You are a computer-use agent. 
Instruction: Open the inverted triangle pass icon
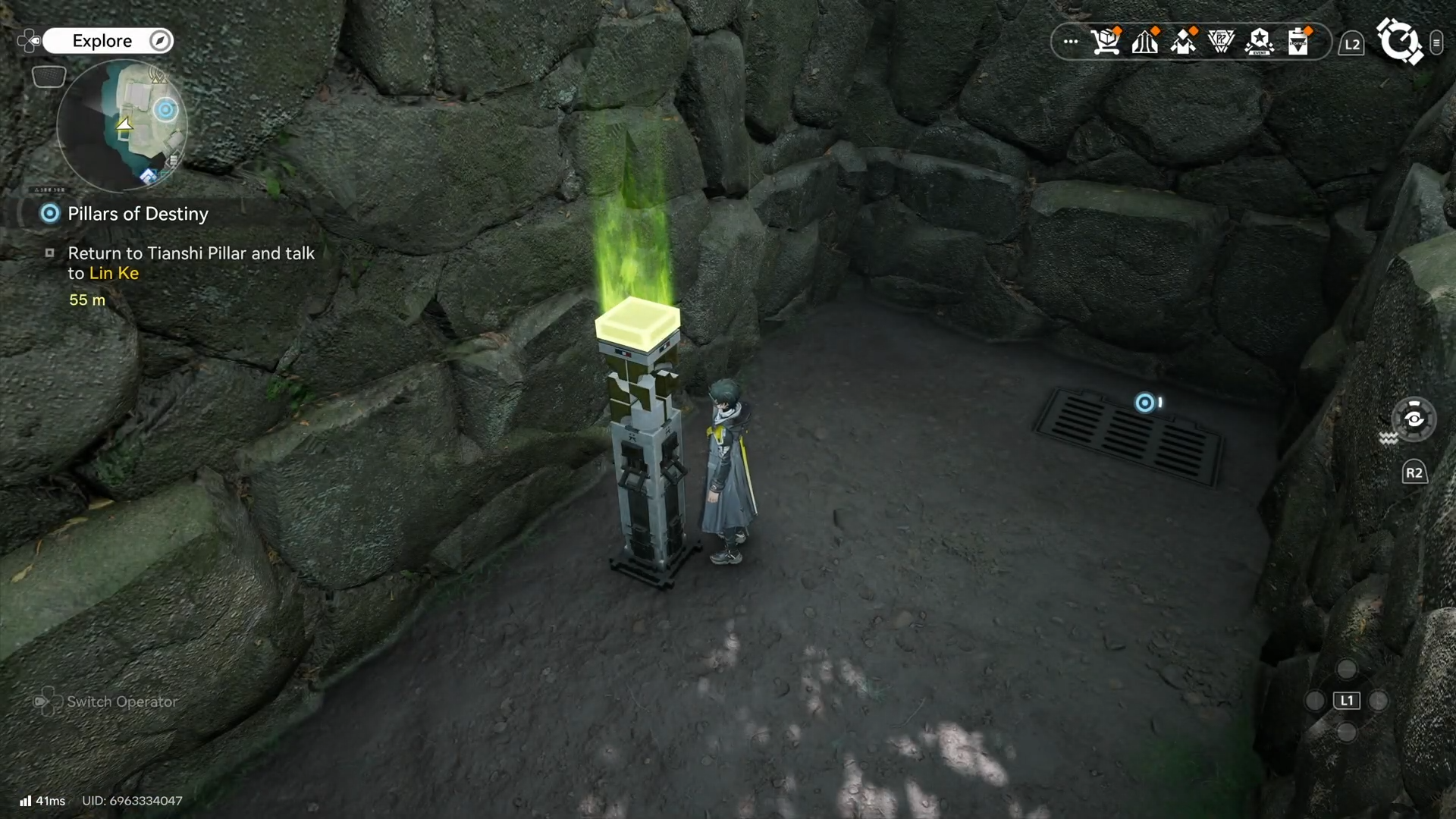[x=1221, y=42]
